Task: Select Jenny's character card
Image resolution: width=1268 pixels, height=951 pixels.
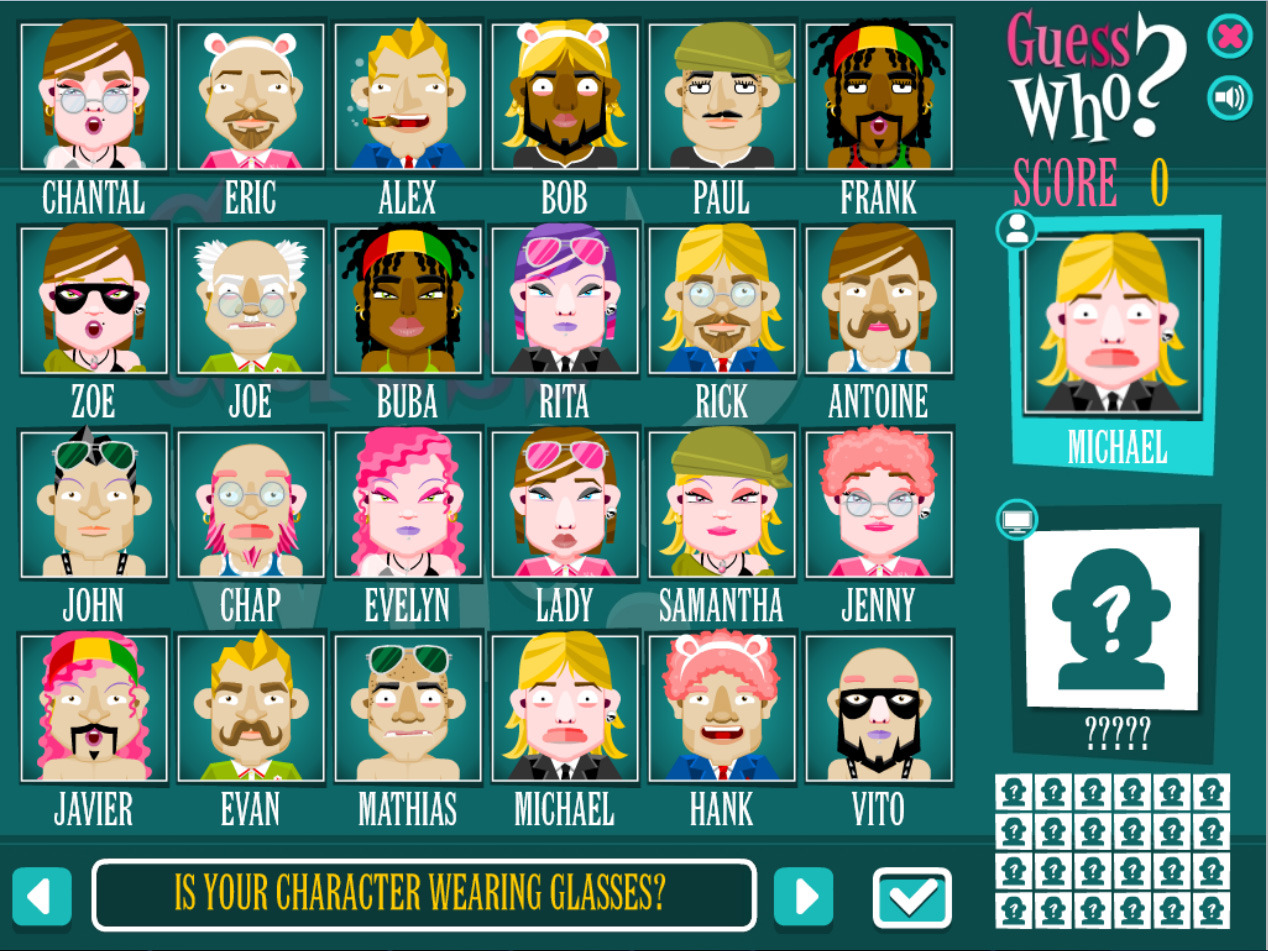Action: 878,506
